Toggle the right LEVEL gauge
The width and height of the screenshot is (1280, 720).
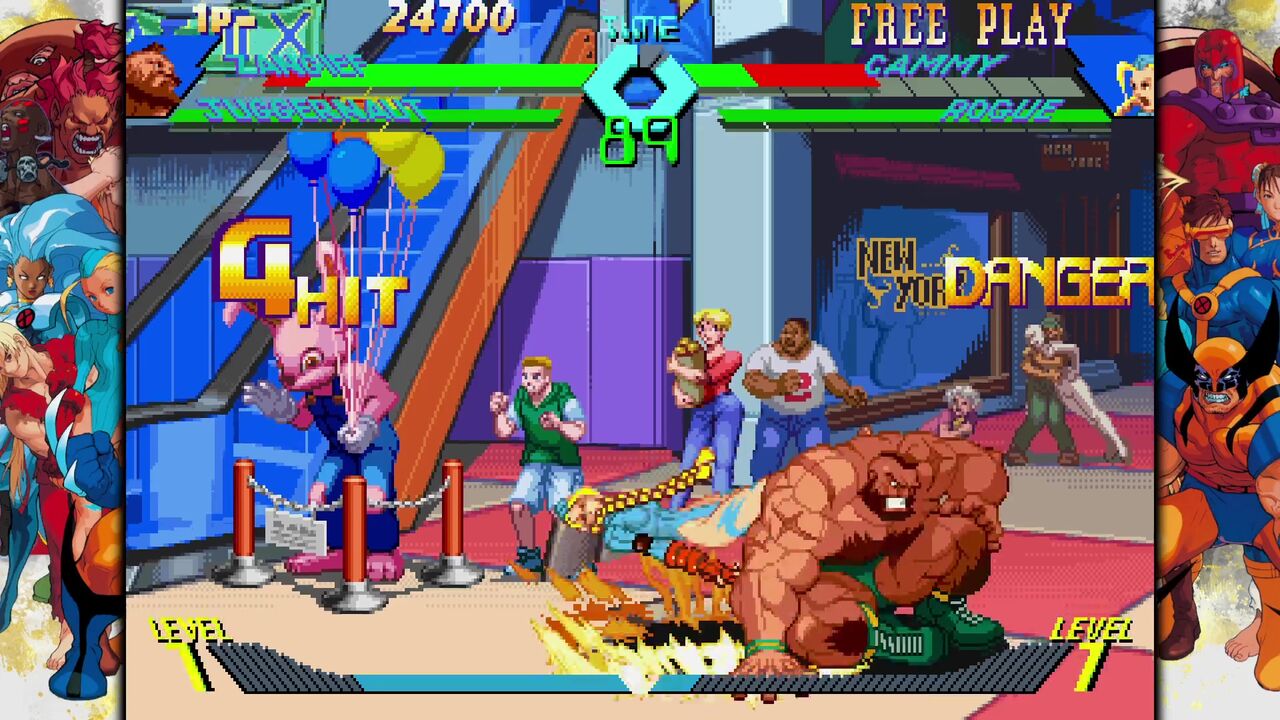1095,630
